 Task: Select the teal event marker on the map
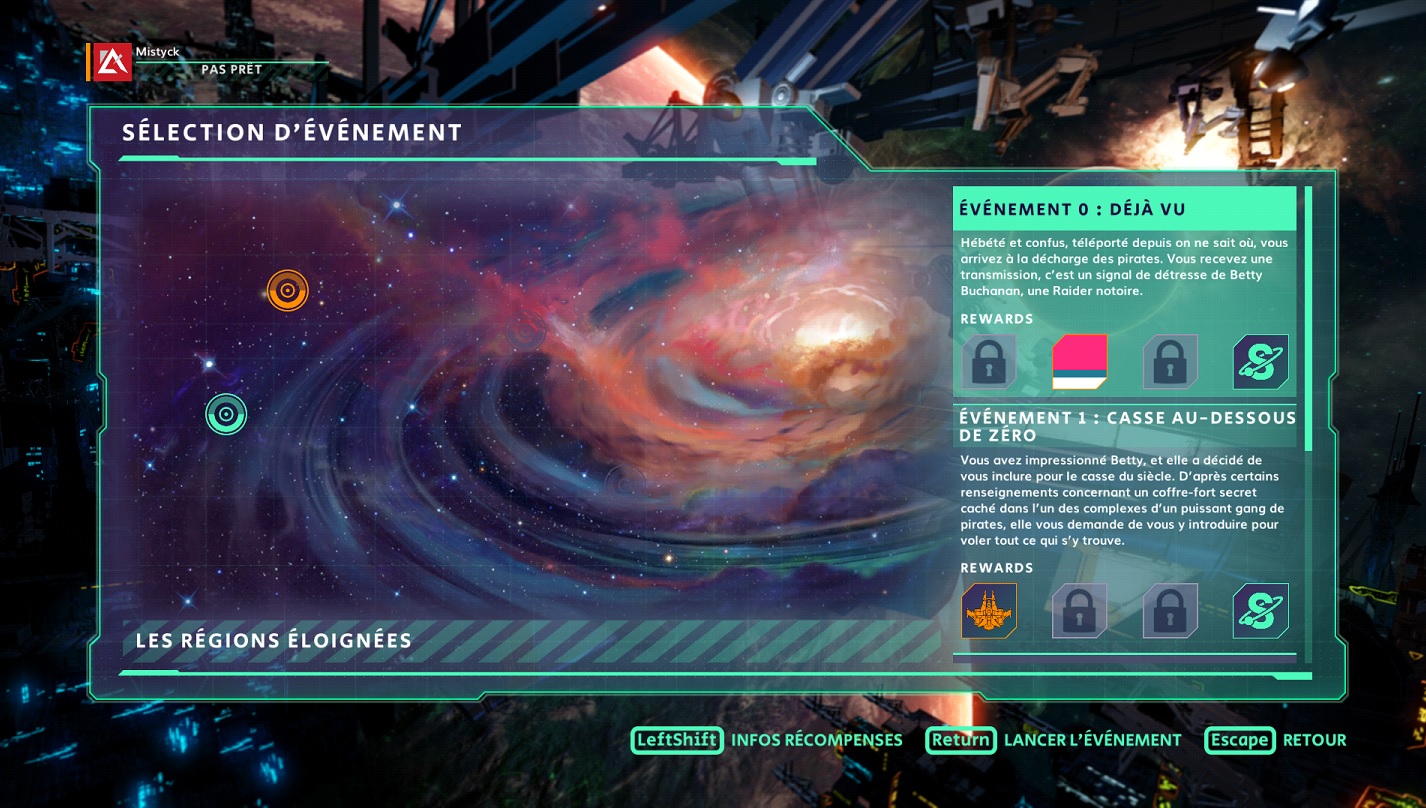pos(226,414)
